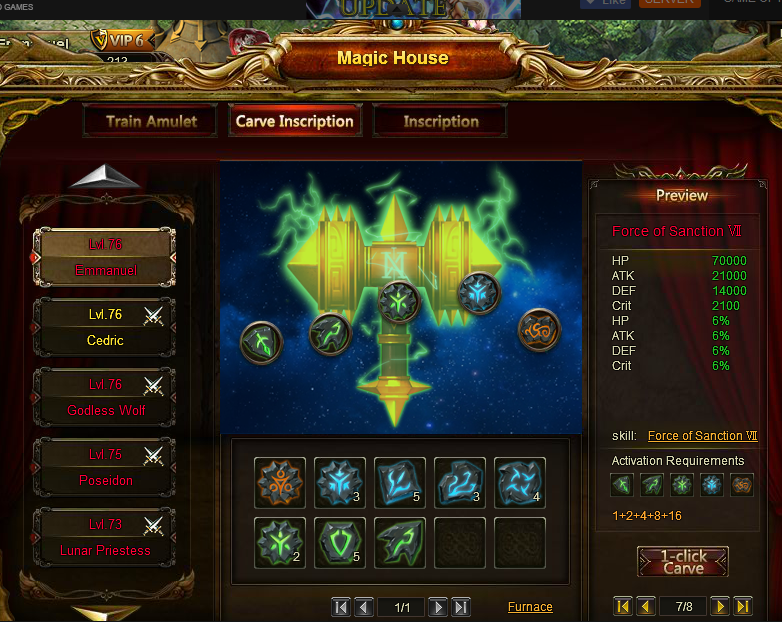Select the green star rune stack of 2

coord(280,543)
